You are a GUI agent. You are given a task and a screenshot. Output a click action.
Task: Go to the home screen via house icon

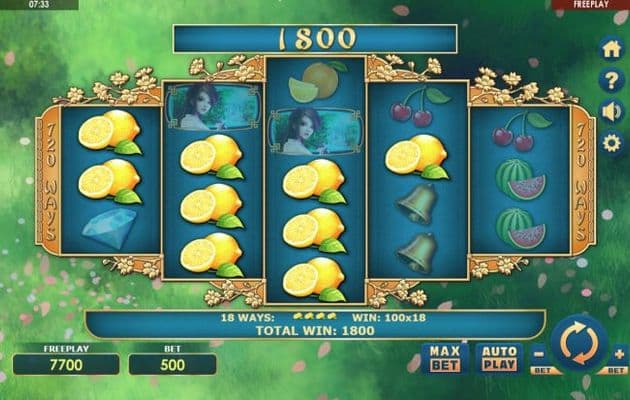611,49
